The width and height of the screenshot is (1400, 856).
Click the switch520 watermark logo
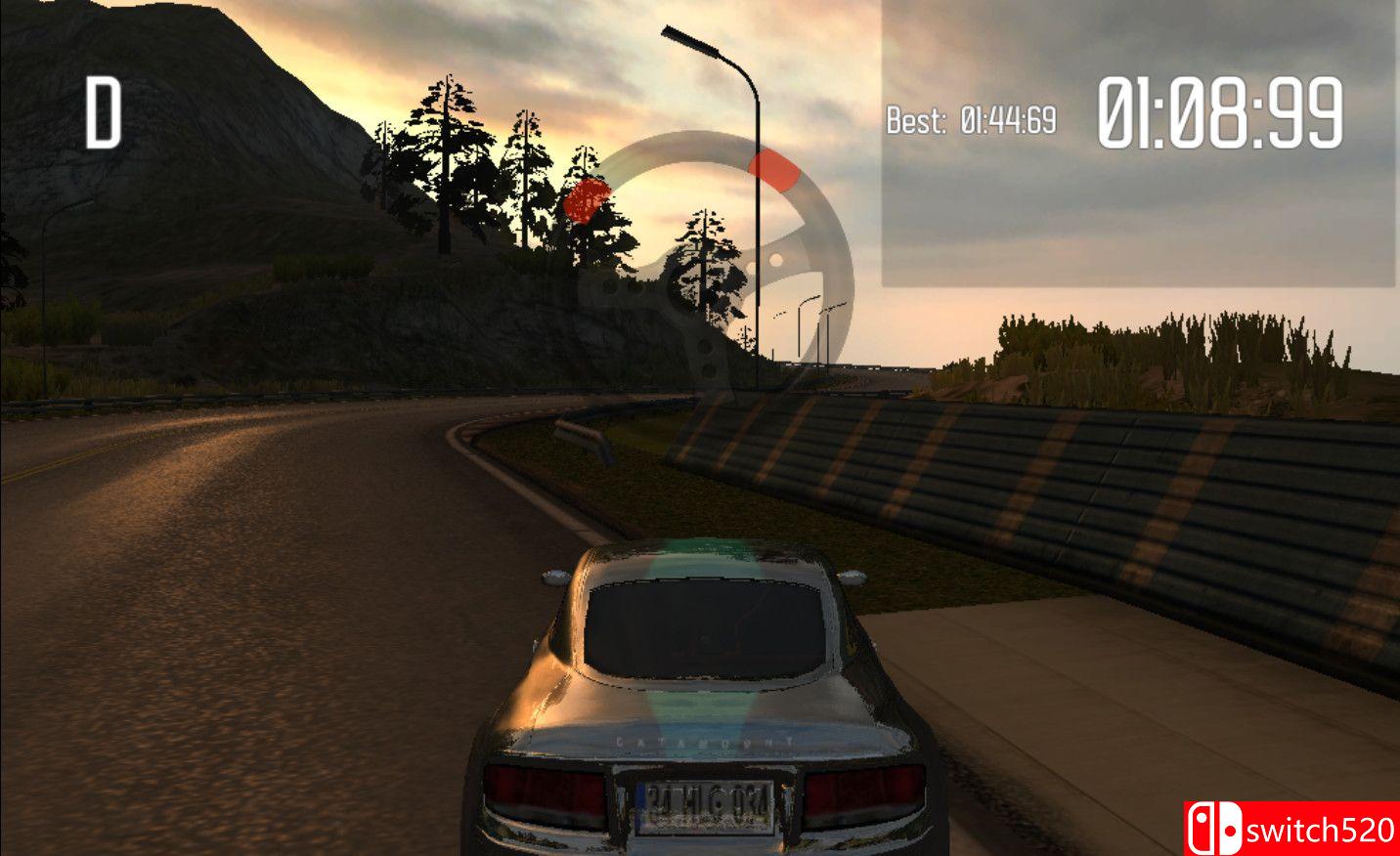click(1291, 829)
